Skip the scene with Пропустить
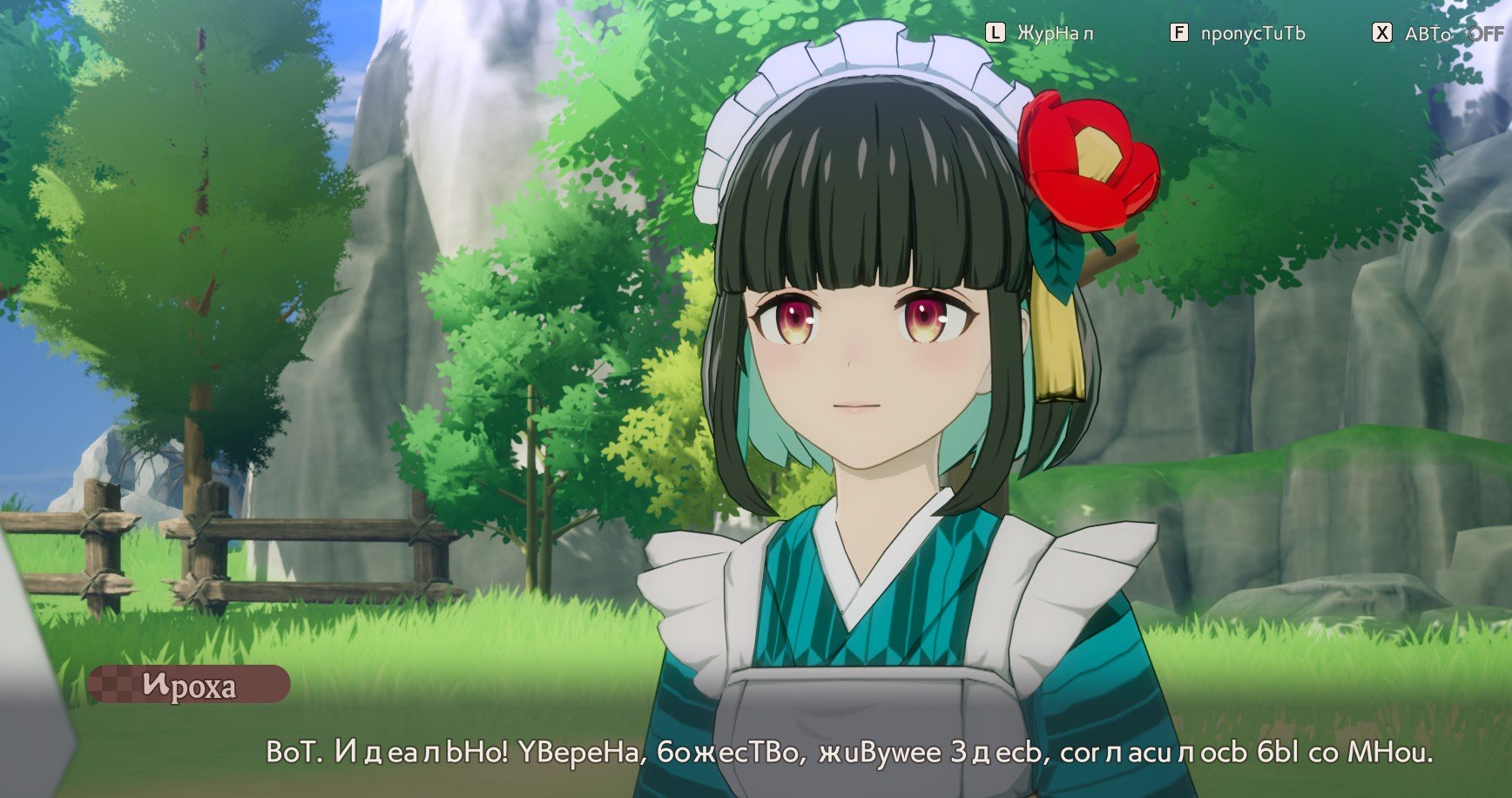Screen dimensions: 1512x798 click(x=1239, y=33)
